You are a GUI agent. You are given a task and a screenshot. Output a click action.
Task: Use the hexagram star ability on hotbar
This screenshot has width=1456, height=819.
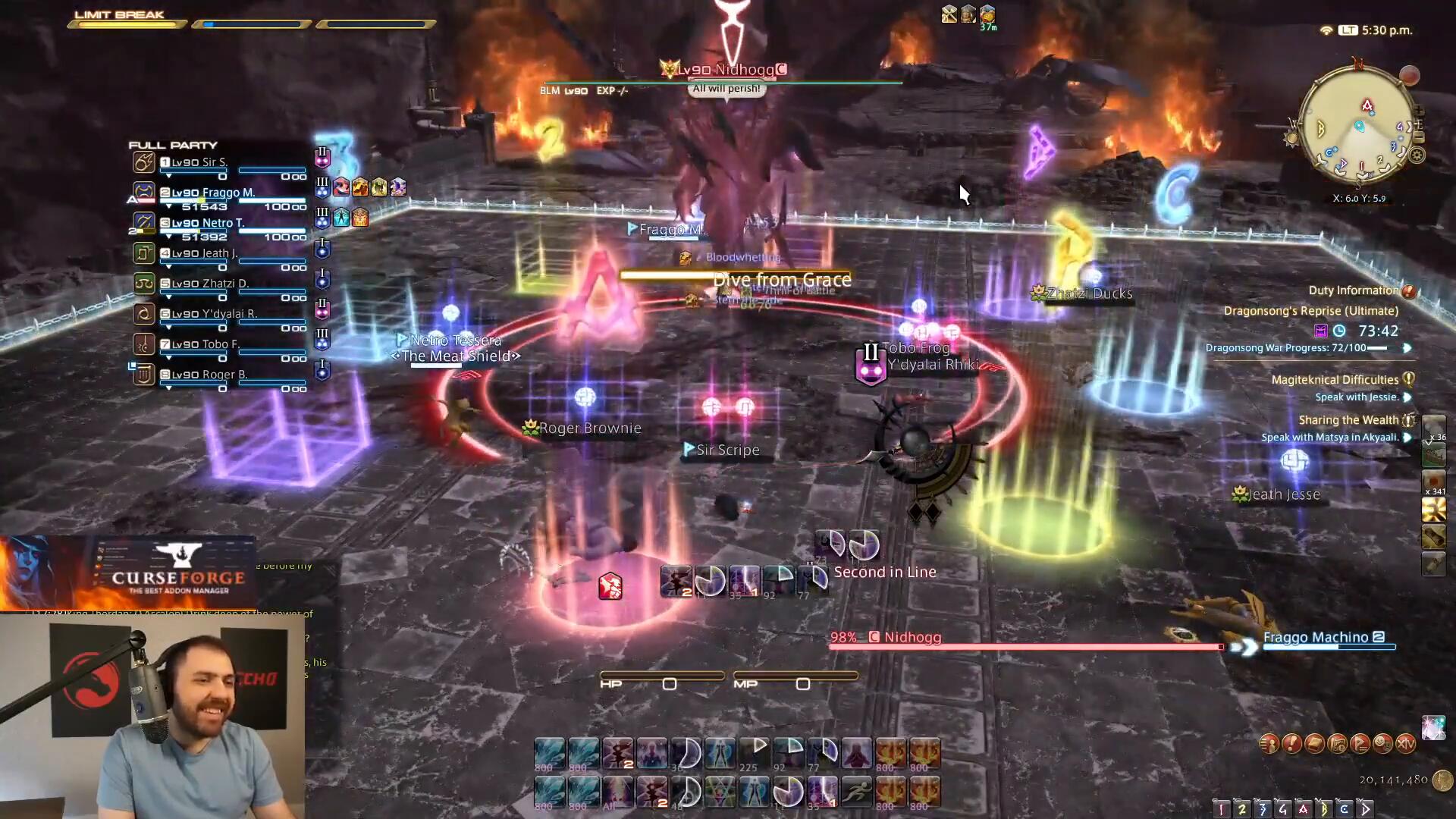720,792
